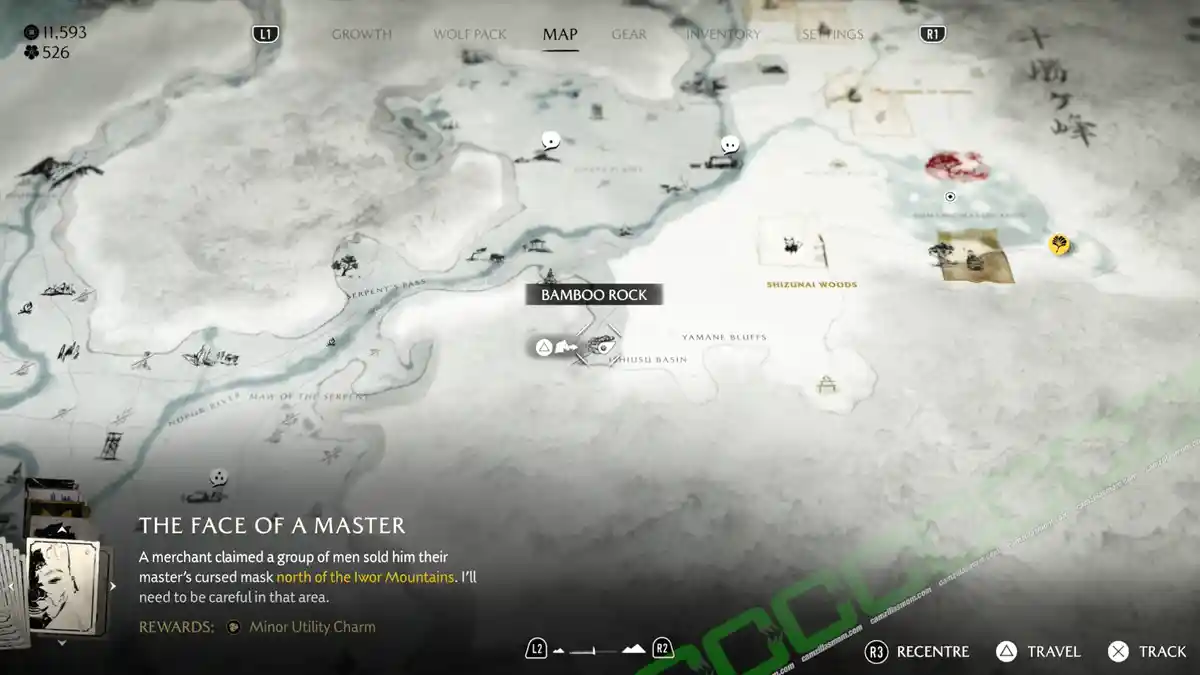Open the Wolf Pack tab
Screen dimensions: 1200x675
(470, 34)
